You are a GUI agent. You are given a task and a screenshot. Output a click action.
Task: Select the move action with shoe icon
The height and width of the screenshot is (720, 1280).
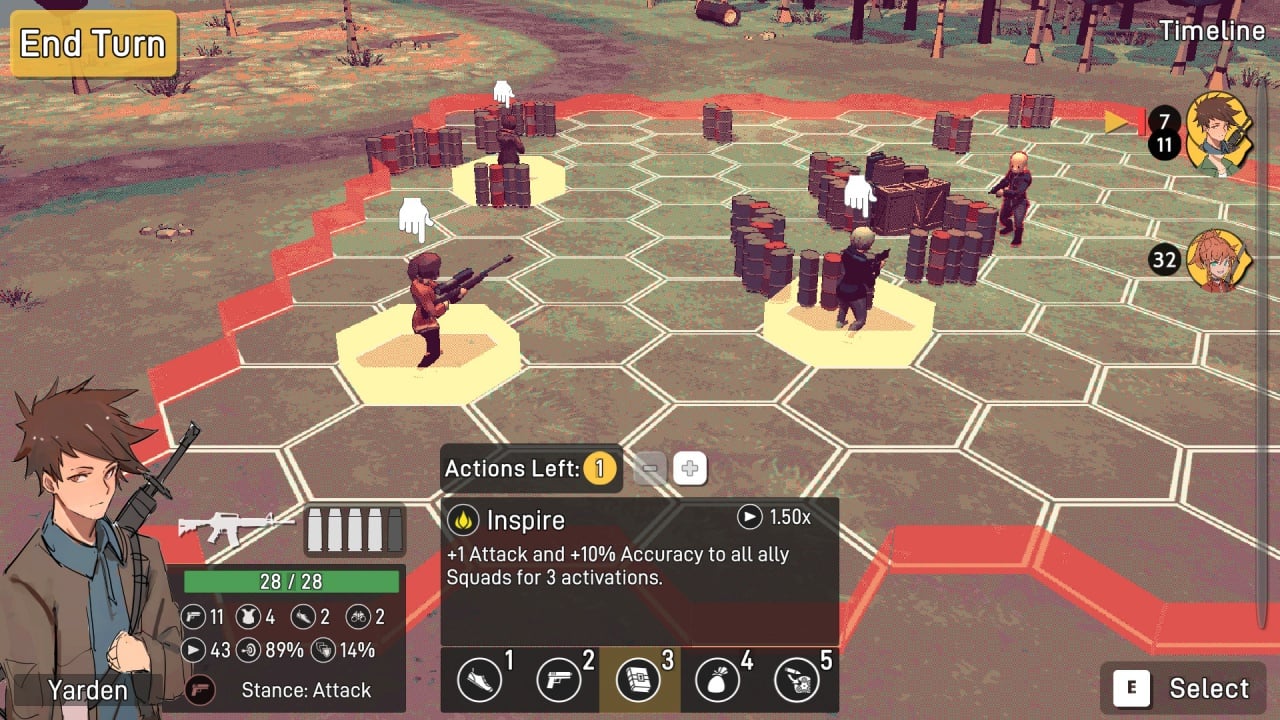[x=480, y=681]
